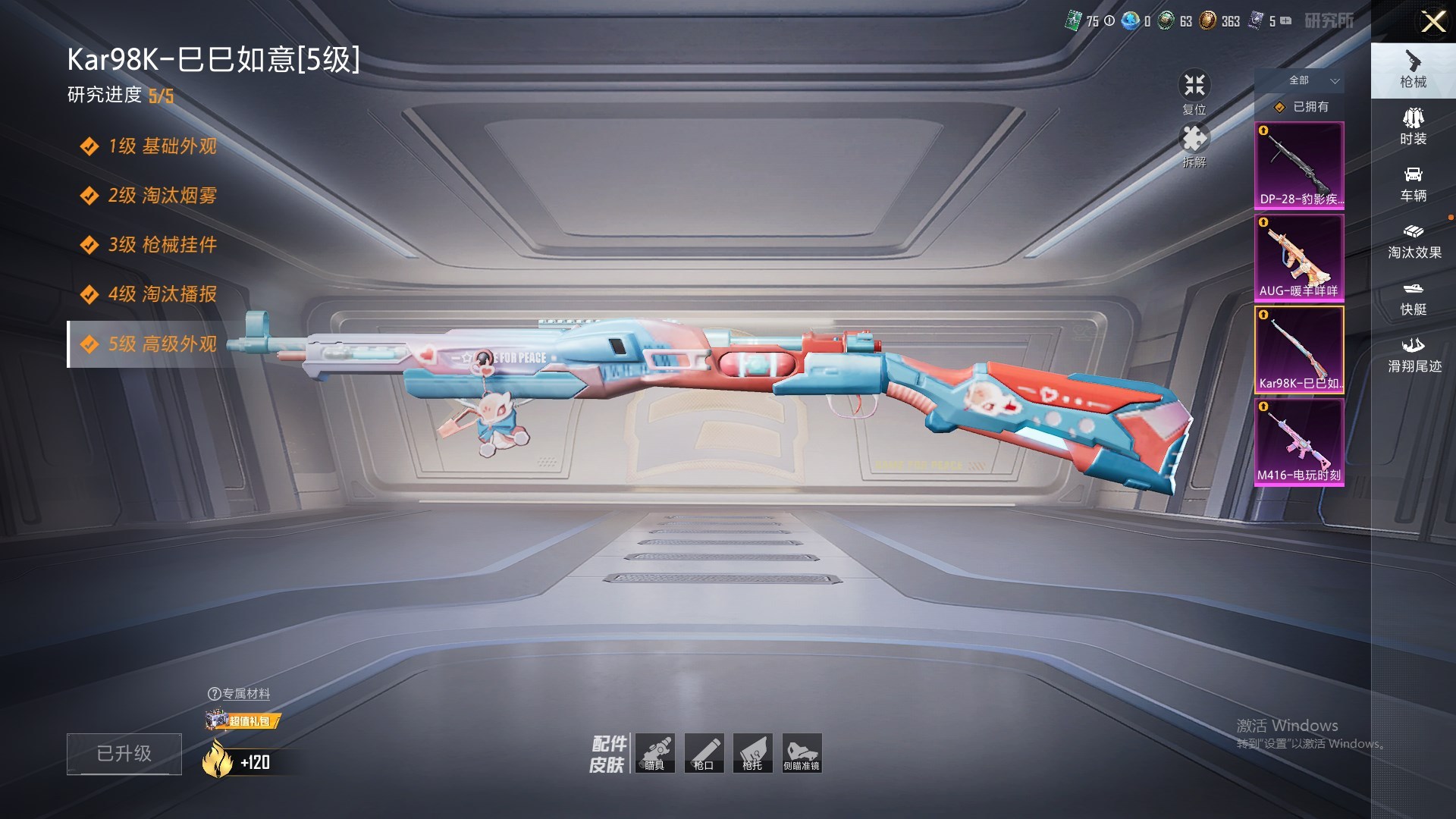Pick the M416 电玩时刻 skin thumbnail
The image size is (1456, 819).
click(x=1299, y=442)
